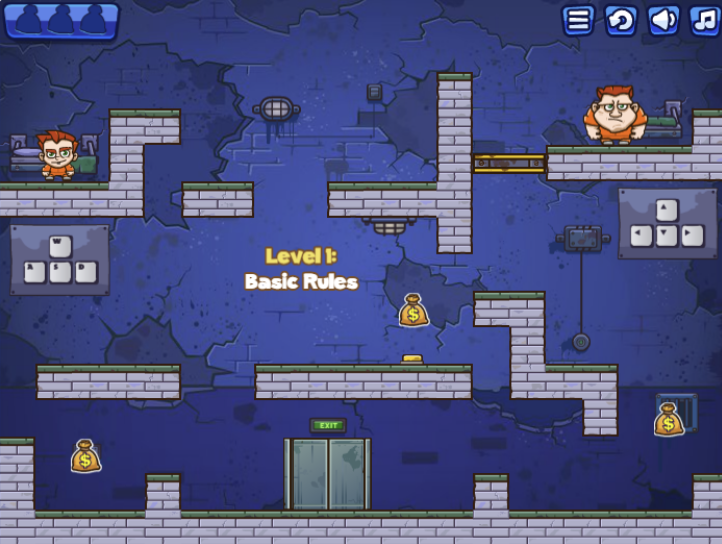Toggle the sound effects speaker button

663,20
